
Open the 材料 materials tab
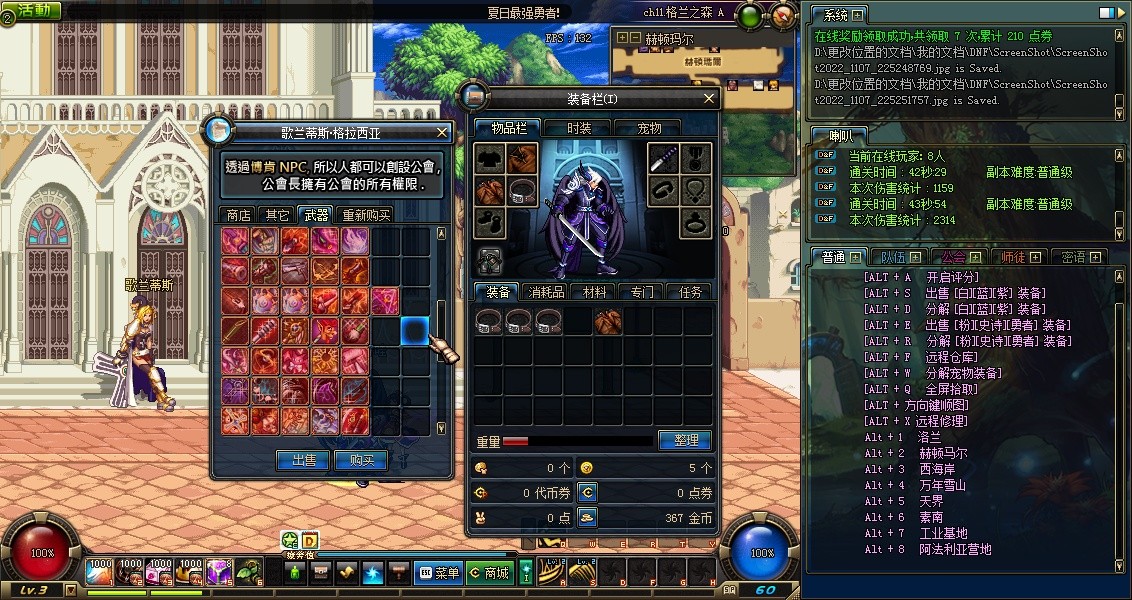[x=595, y=292]
